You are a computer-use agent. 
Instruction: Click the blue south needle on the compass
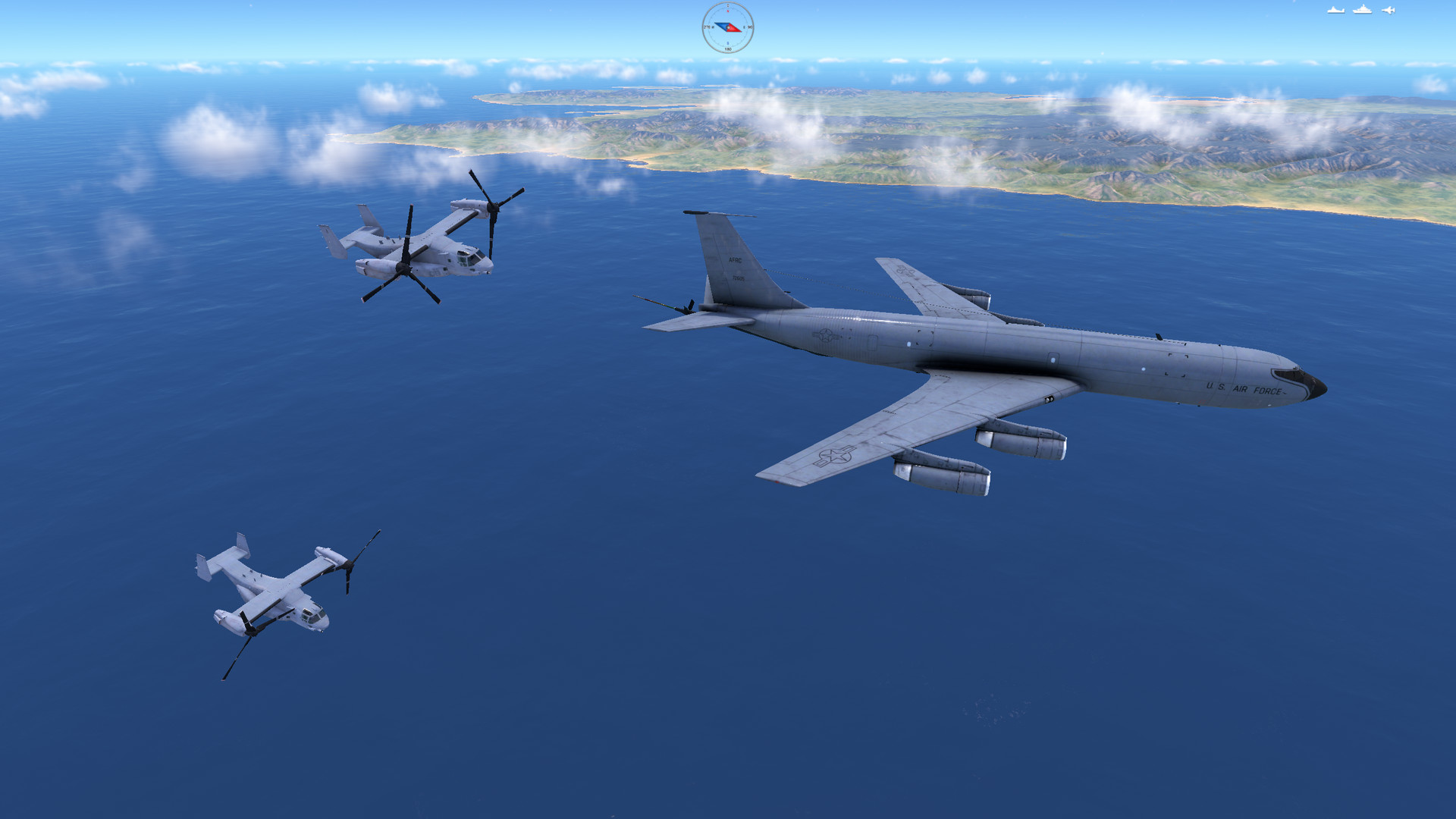pyautogui.click(x=720, y=26)
